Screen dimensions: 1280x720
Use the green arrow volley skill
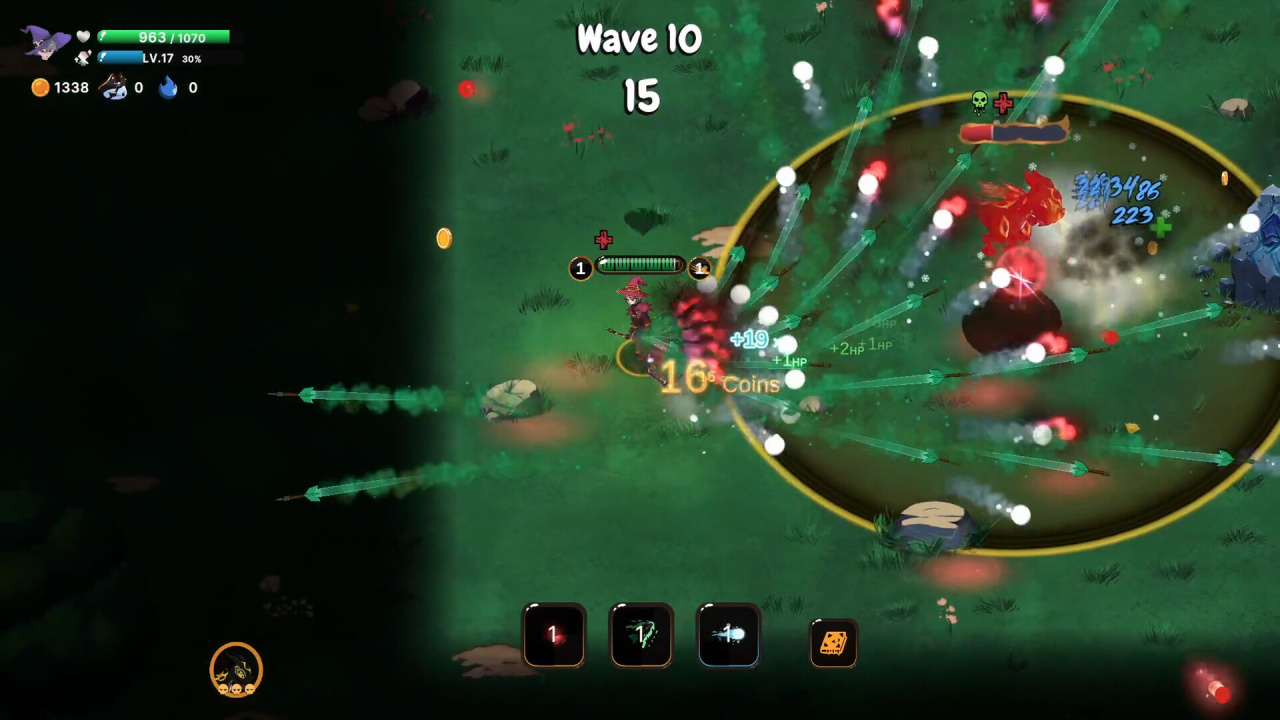coord(641,635)
